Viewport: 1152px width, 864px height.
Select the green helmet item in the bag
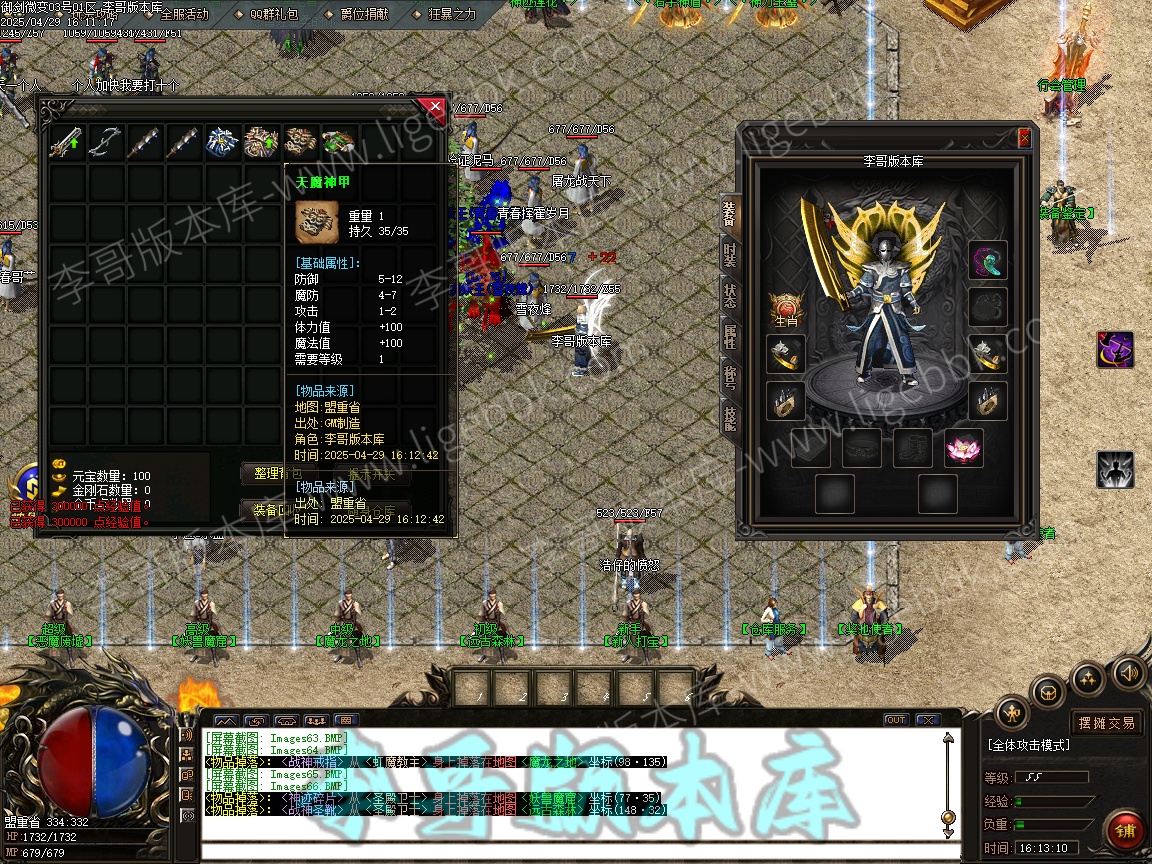tap(339, 143)
